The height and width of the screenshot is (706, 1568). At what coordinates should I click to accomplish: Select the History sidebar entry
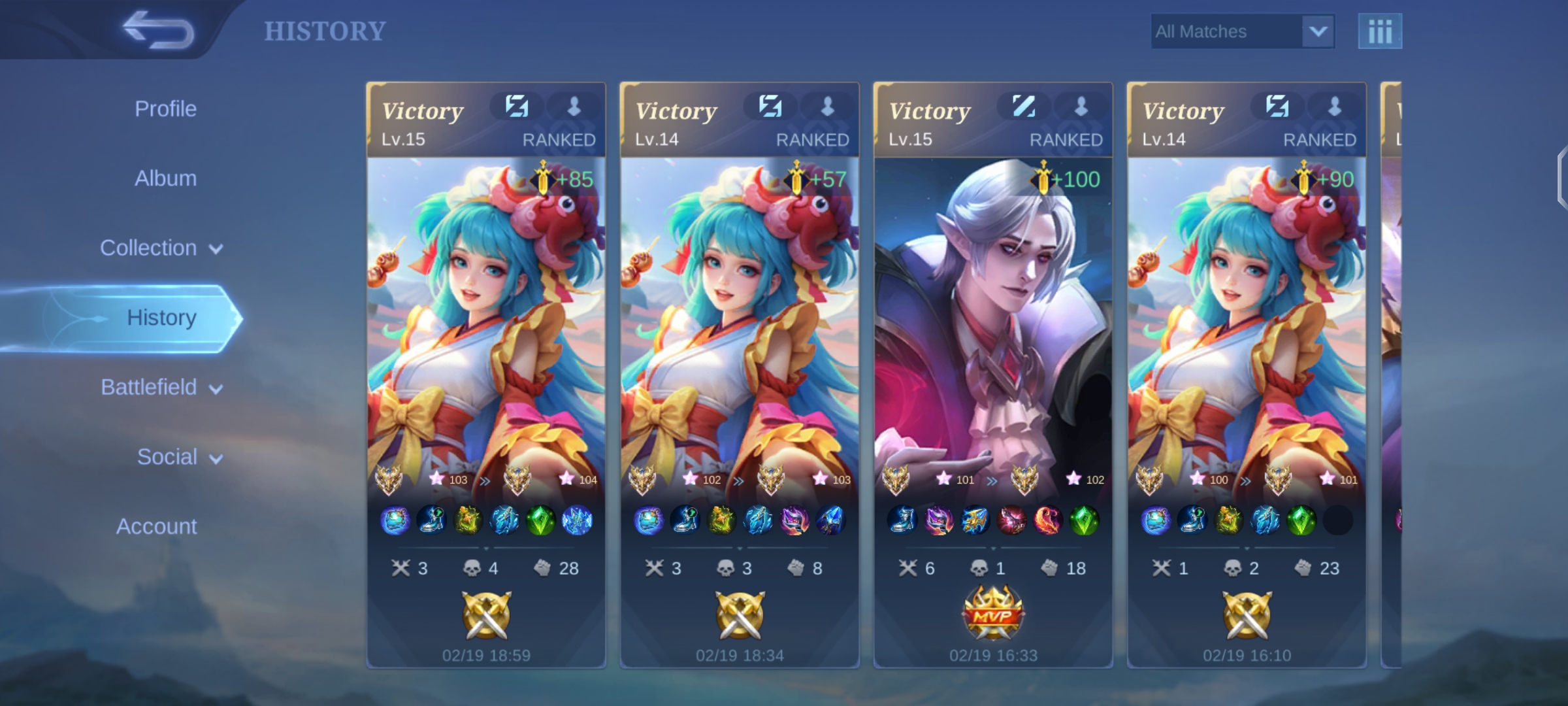click(x=161, y=317)
